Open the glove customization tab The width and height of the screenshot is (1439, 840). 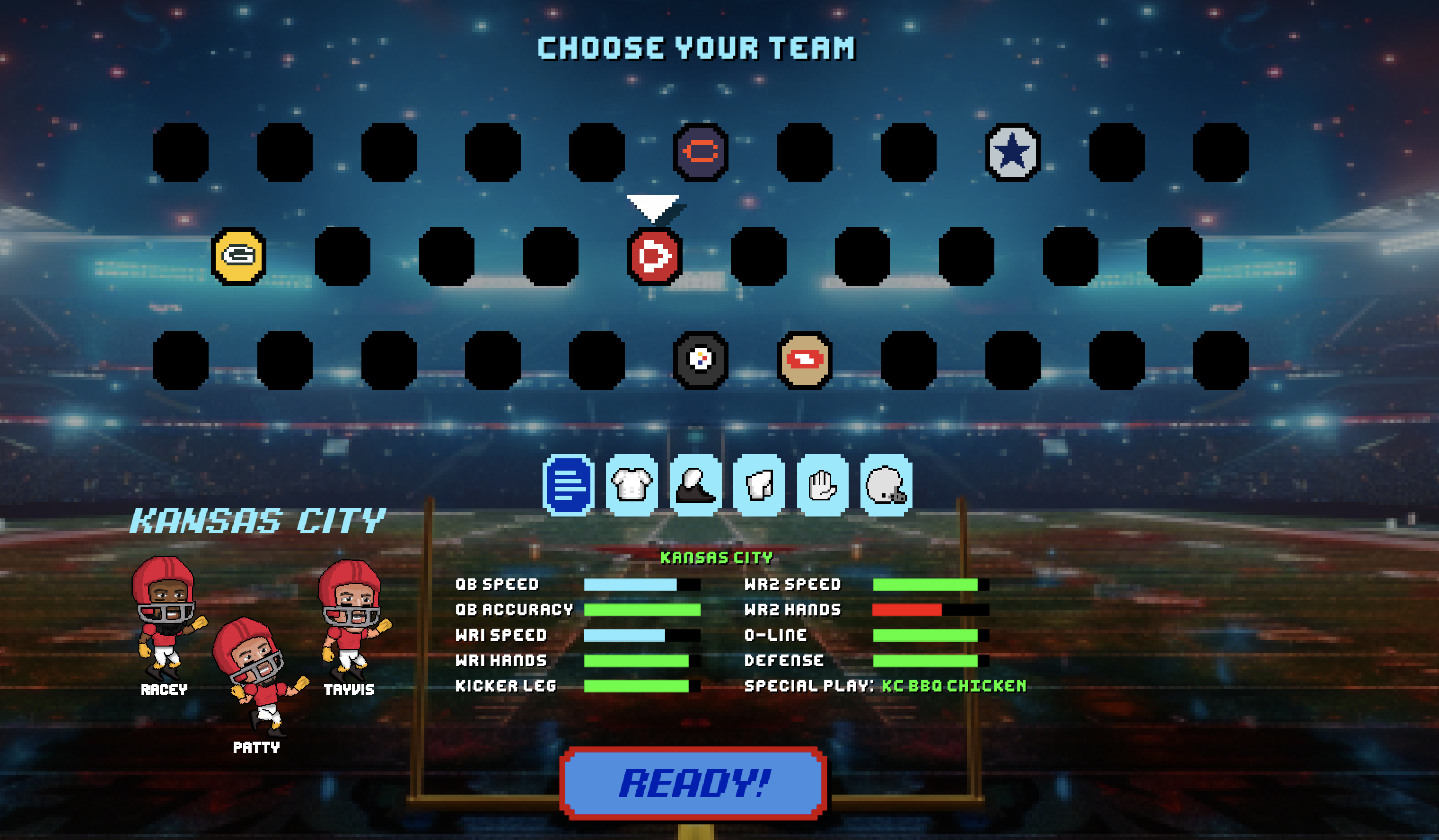pos(822,485)
